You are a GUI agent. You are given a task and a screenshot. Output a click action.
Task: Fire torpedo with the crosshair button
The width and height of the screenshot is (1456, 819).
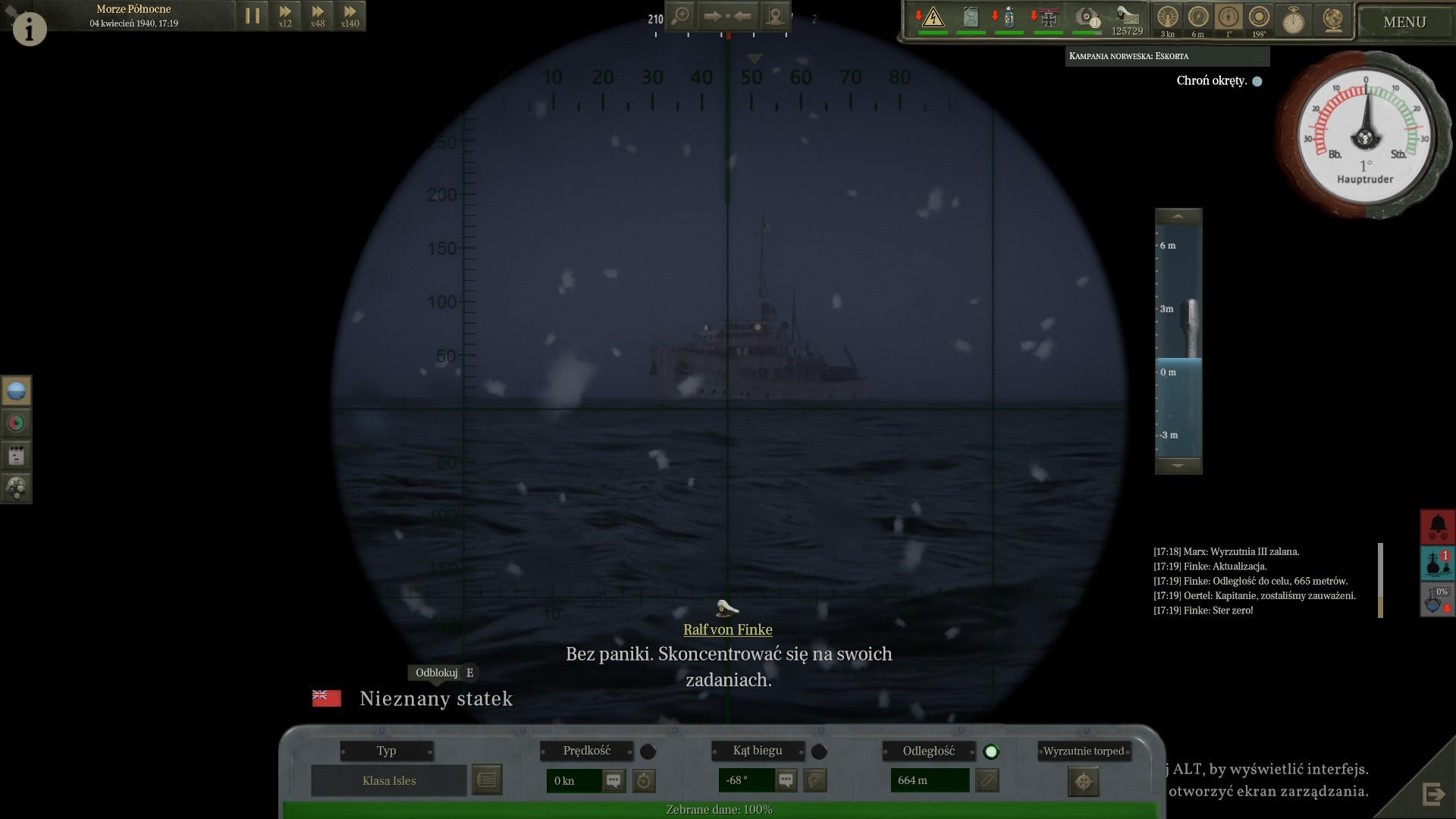[x=1083, y=782]
